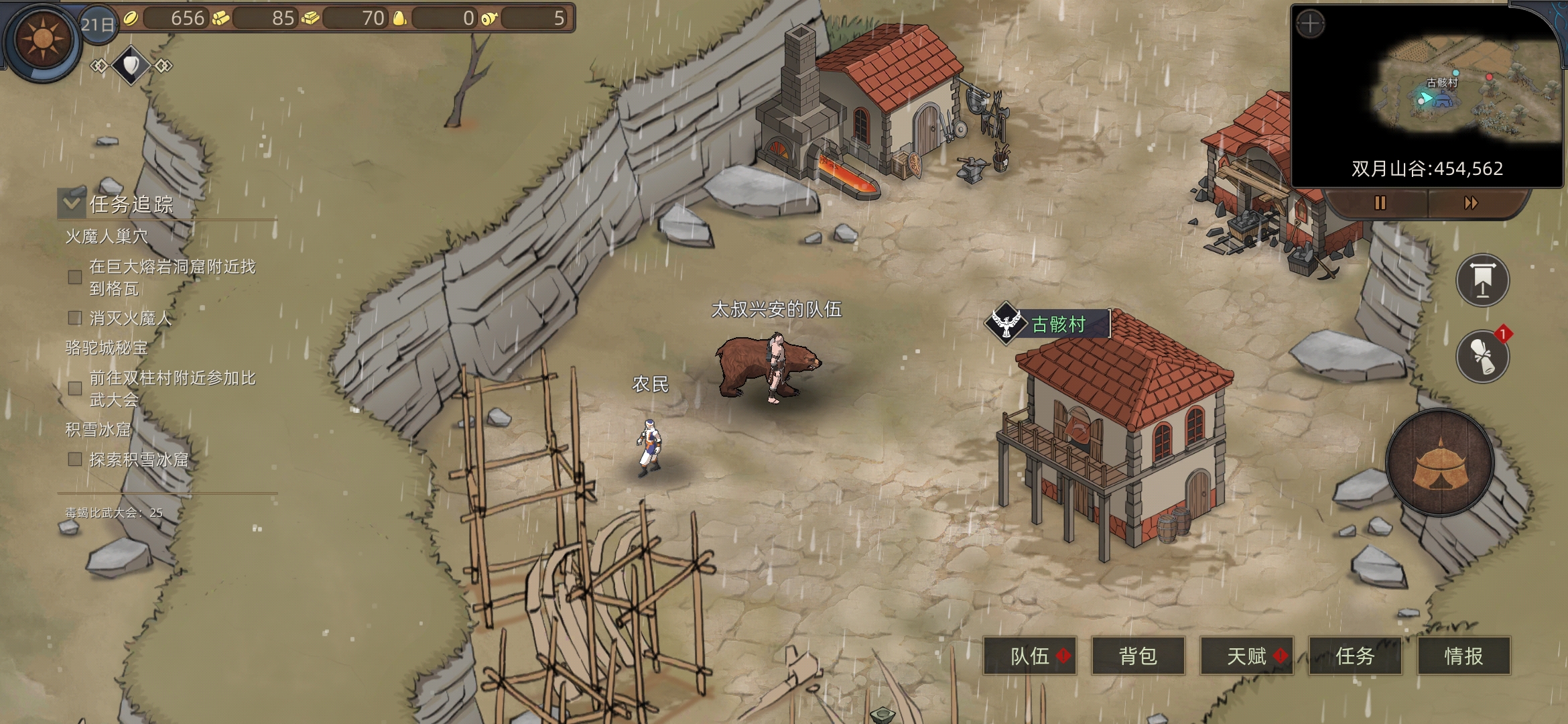Open the 背包 backpack
This screenshot has height=724, width=1568.
[x=1138, y=656]
